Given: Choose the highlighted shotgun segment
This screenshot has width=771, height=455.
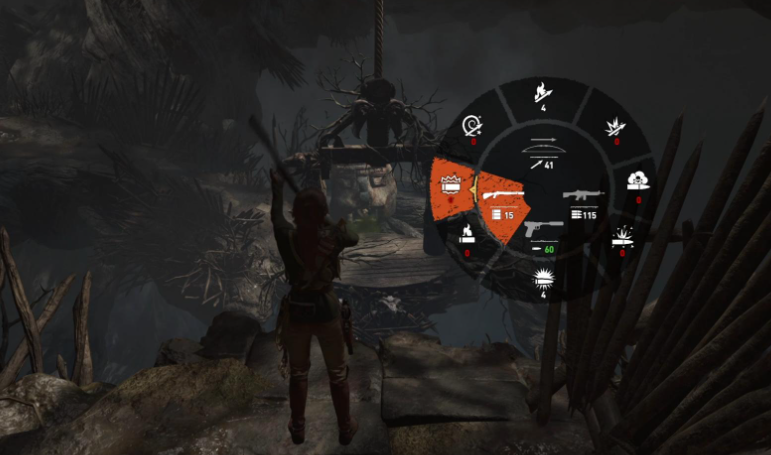Looking at the screenshot, I should (x=499, y=199).
